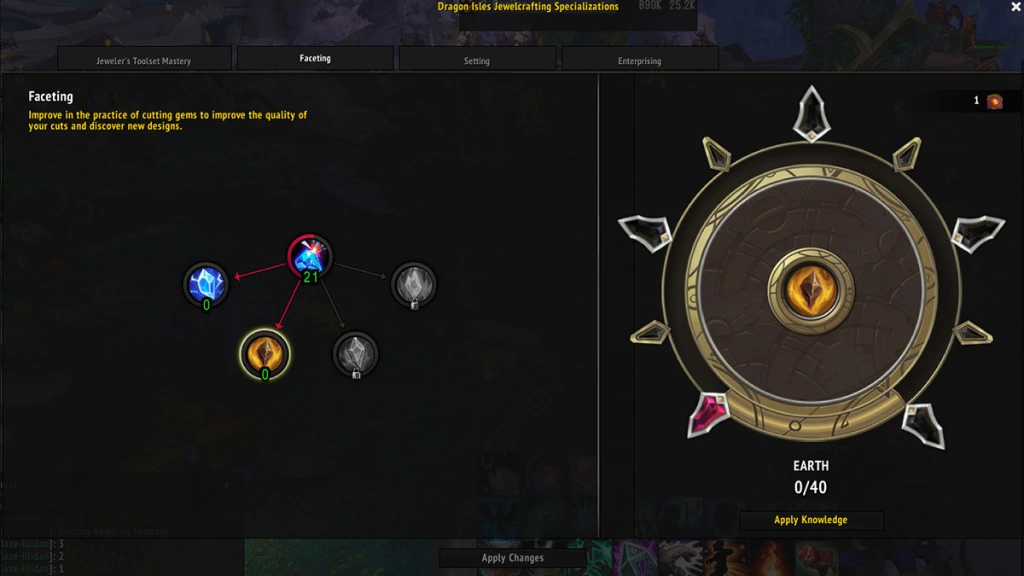Switch to the Enterprising tab
Image resolution: width=1024 pixels, height=576 pixels.
point(639,60)
